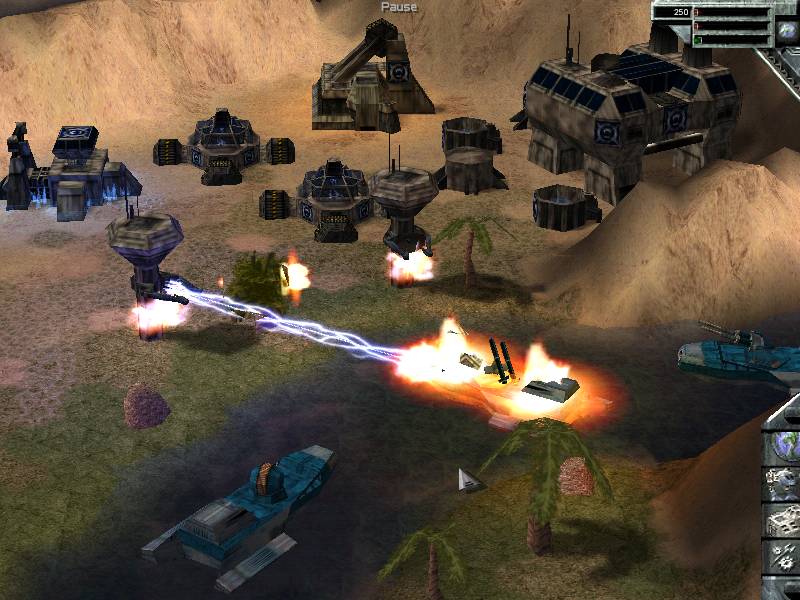Click the globe button beside the resource bars

tap(787, 31)
